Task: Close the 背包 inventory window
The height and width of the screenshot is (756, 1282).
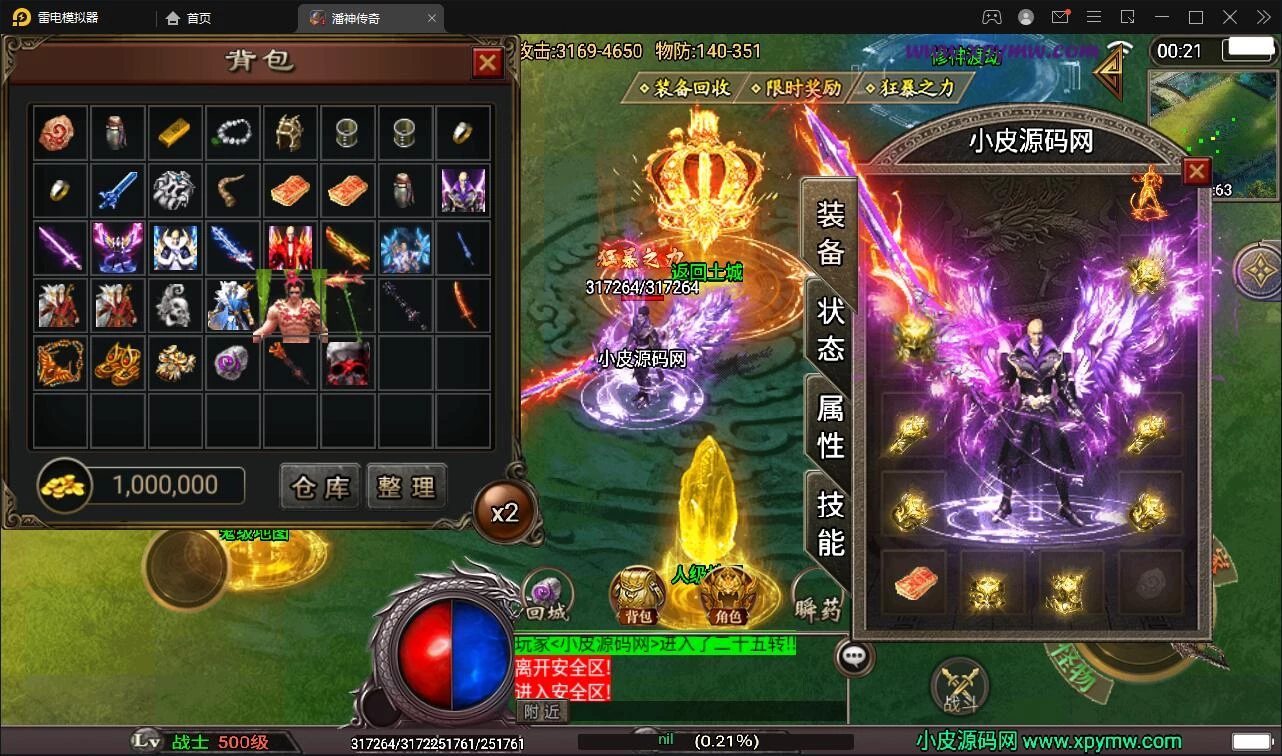Action: point(487,64)
